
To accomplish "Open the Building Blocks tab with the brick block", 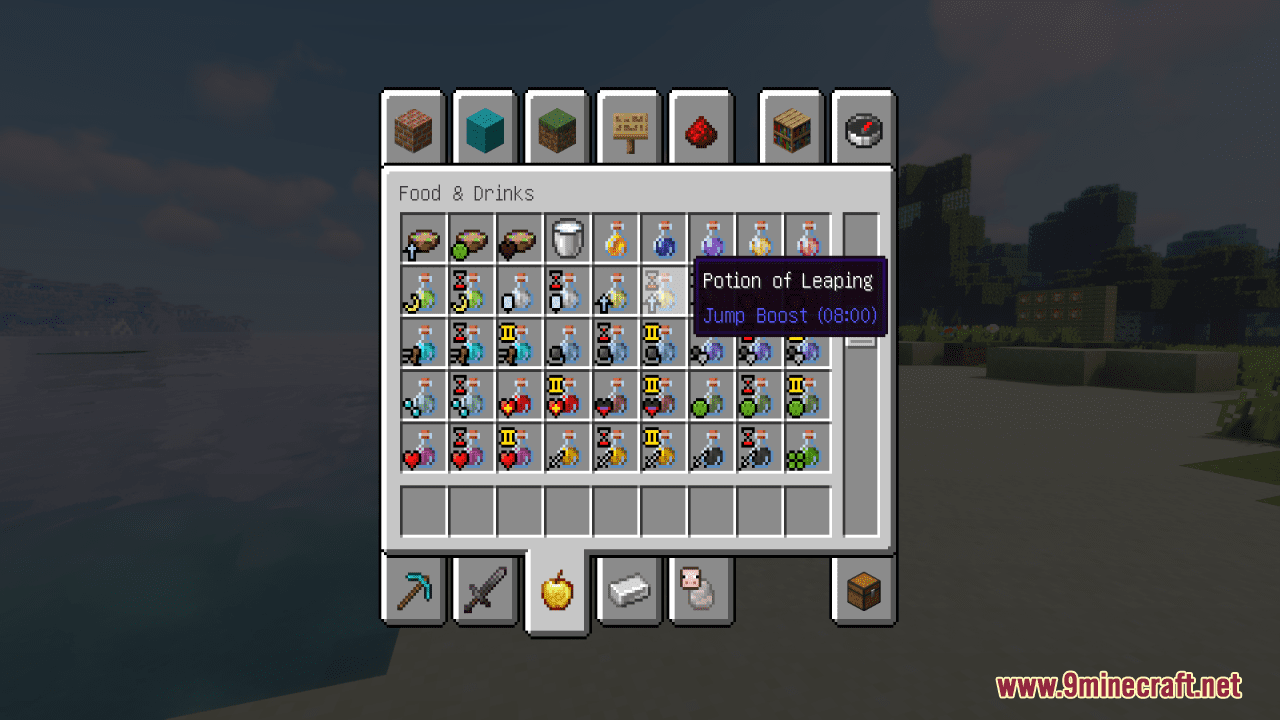I will [x=413, y=127].
